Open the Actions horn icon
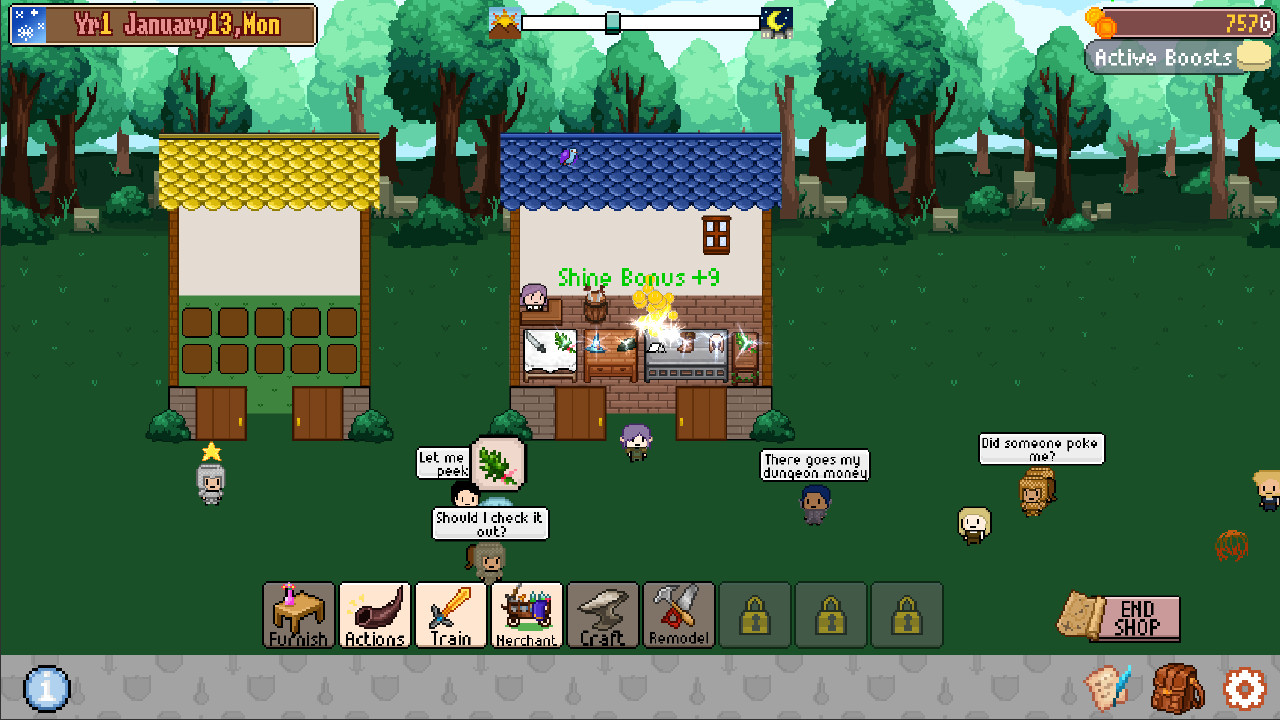1280x720 pixels. click(x=373, y=615)
